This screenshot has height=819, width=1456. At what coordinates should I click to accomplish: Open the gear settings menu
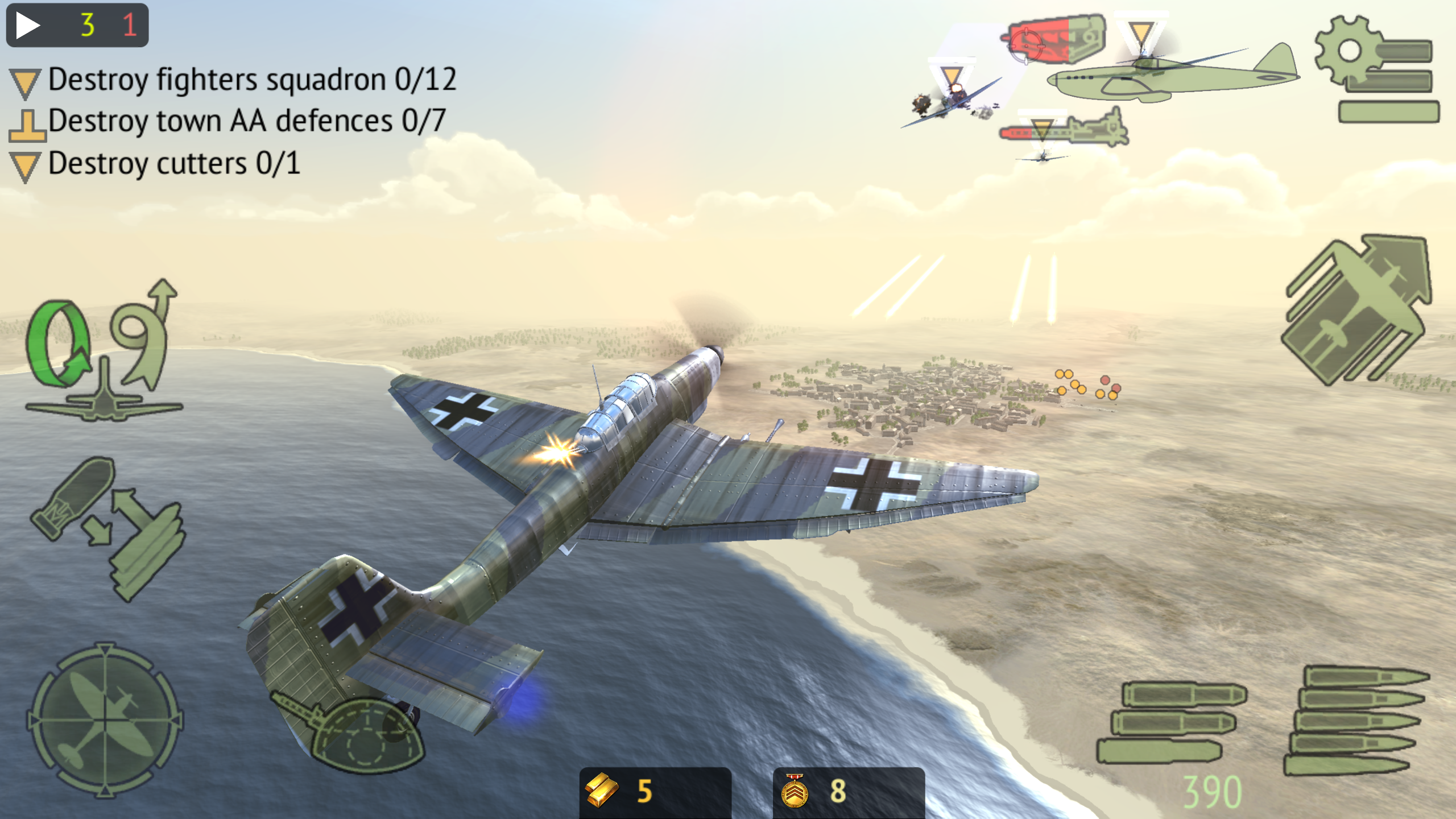(x=1376, y=69)
